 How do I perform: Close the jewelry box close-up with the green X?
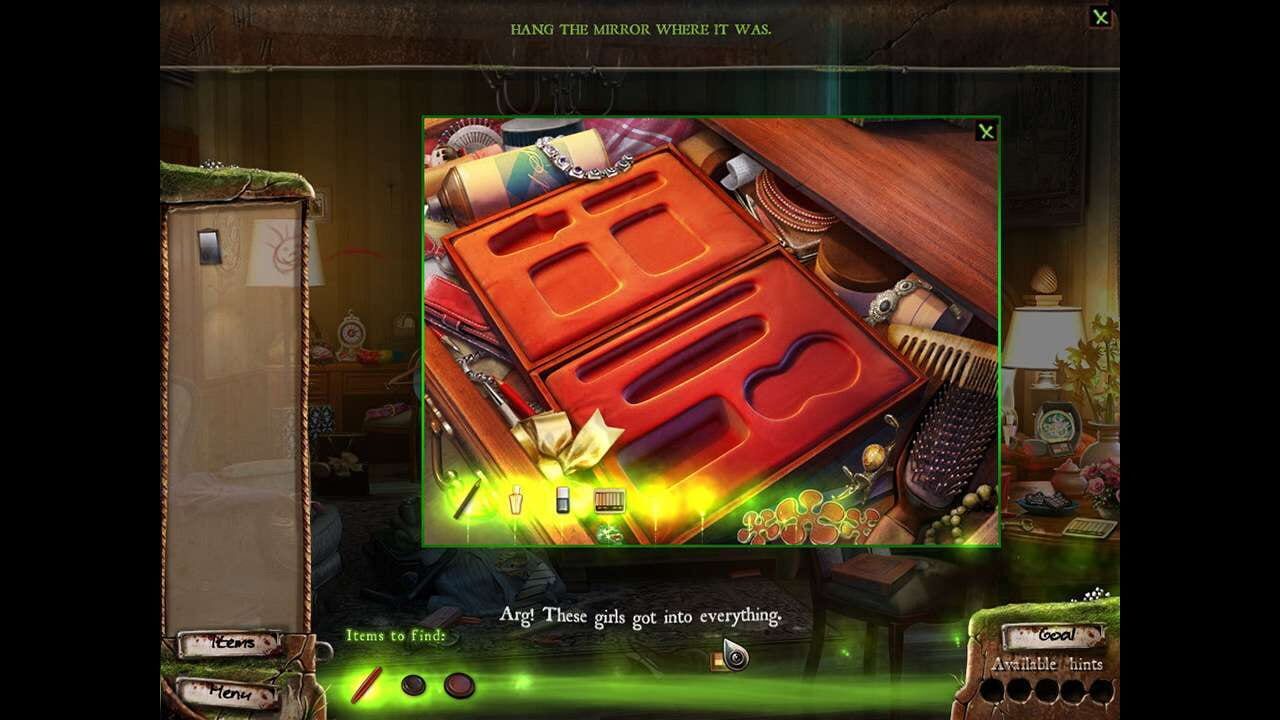pyautogui.click(x=987, y=131)
